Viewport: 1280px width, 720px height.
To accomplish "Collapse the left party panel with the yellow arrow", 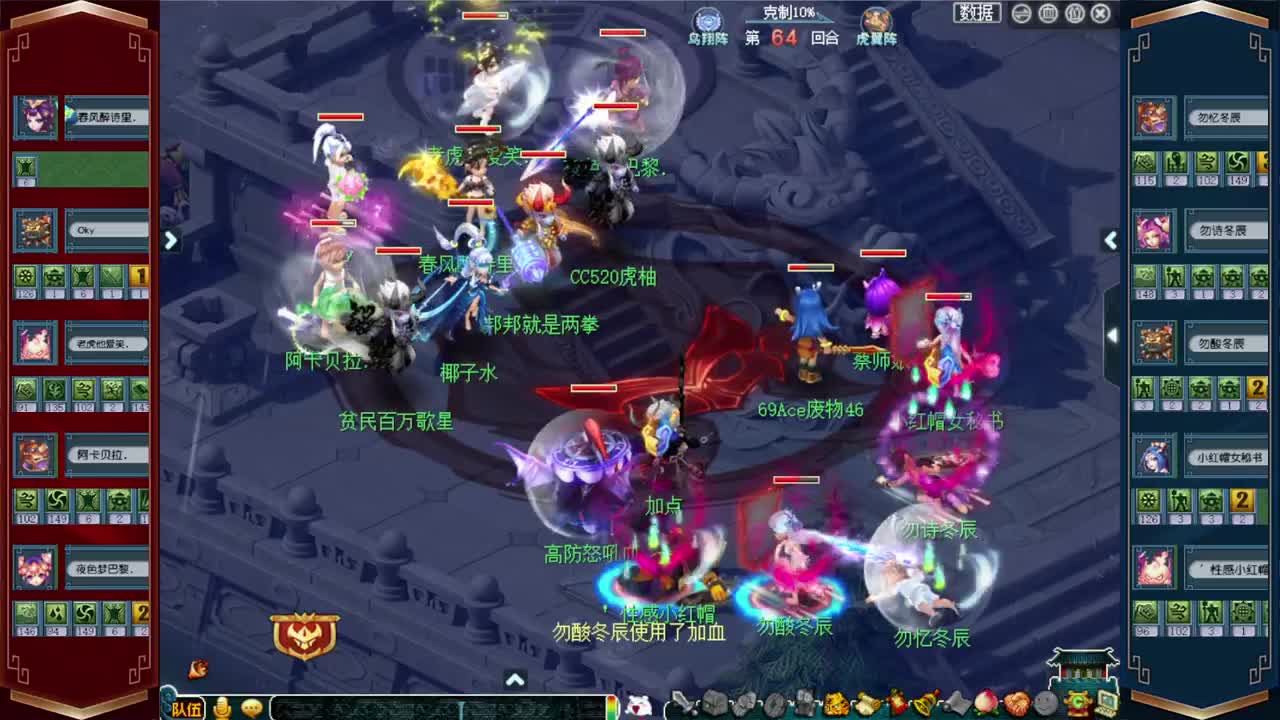I will (170, 241).
